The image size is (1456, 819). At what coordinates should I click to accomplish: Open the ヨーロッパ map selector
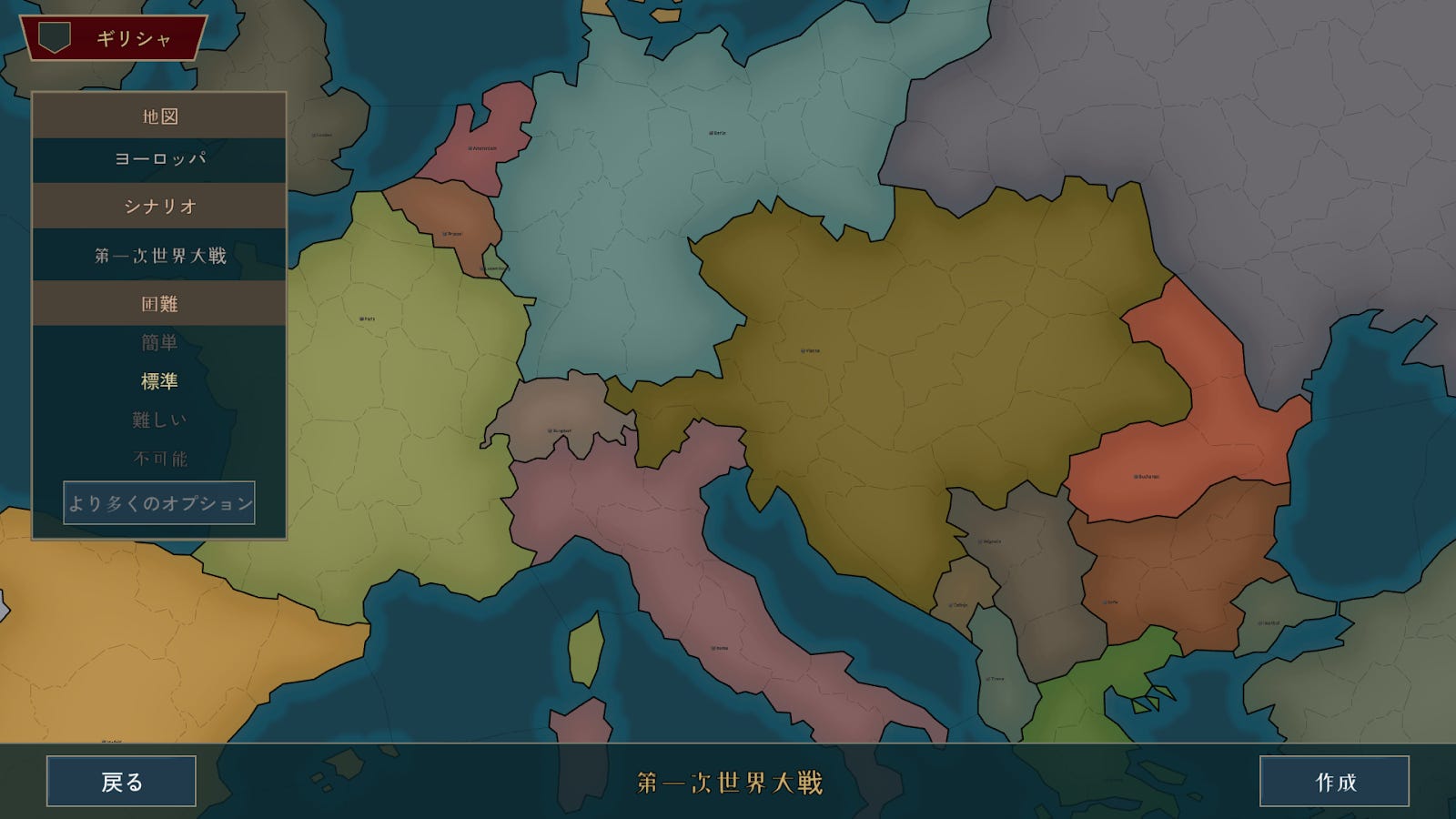(159, 159)
